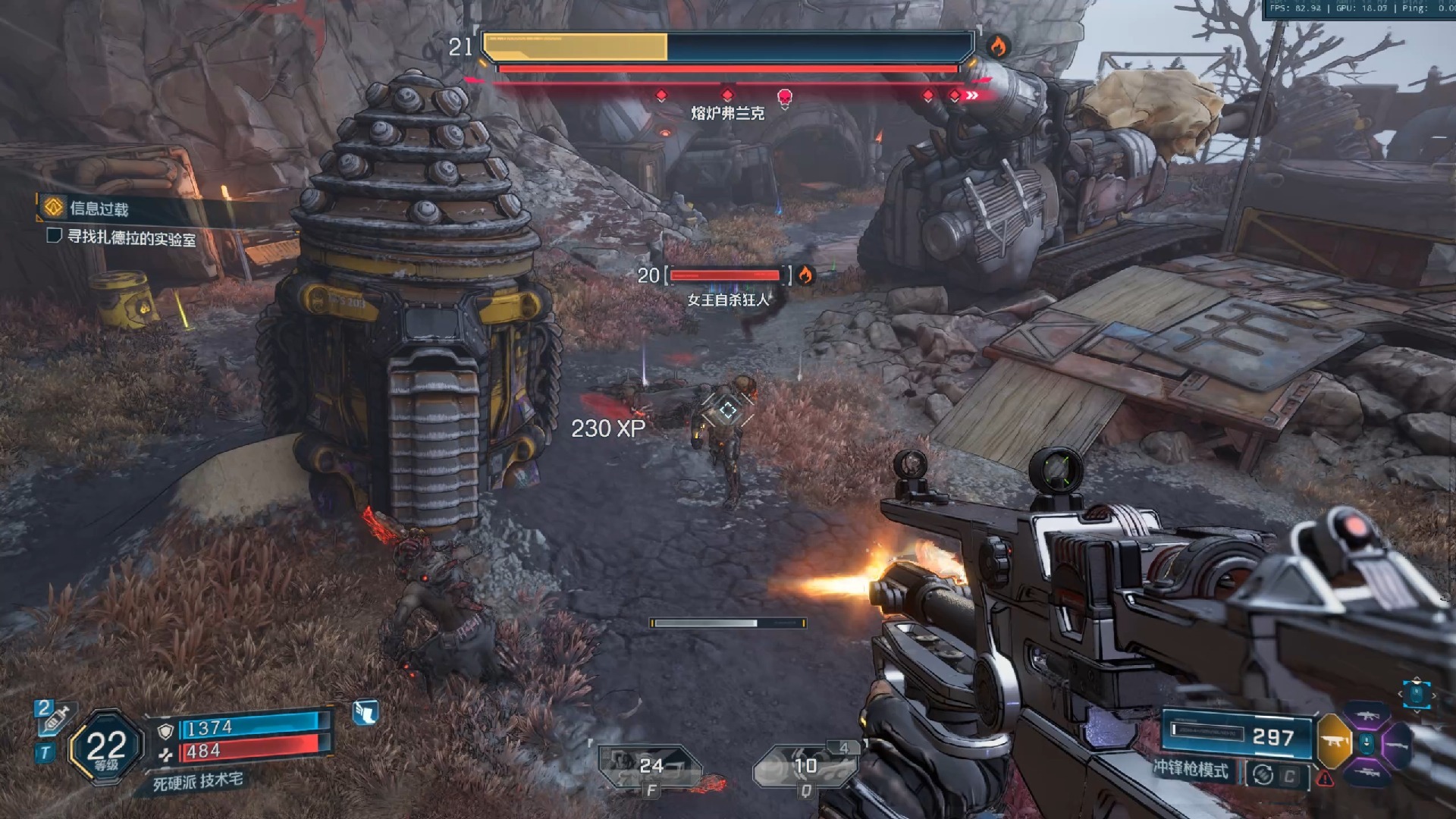The image size is (1456, 819).
Task: Click the cyan mouse selector widget
Action: (1416, 694)
